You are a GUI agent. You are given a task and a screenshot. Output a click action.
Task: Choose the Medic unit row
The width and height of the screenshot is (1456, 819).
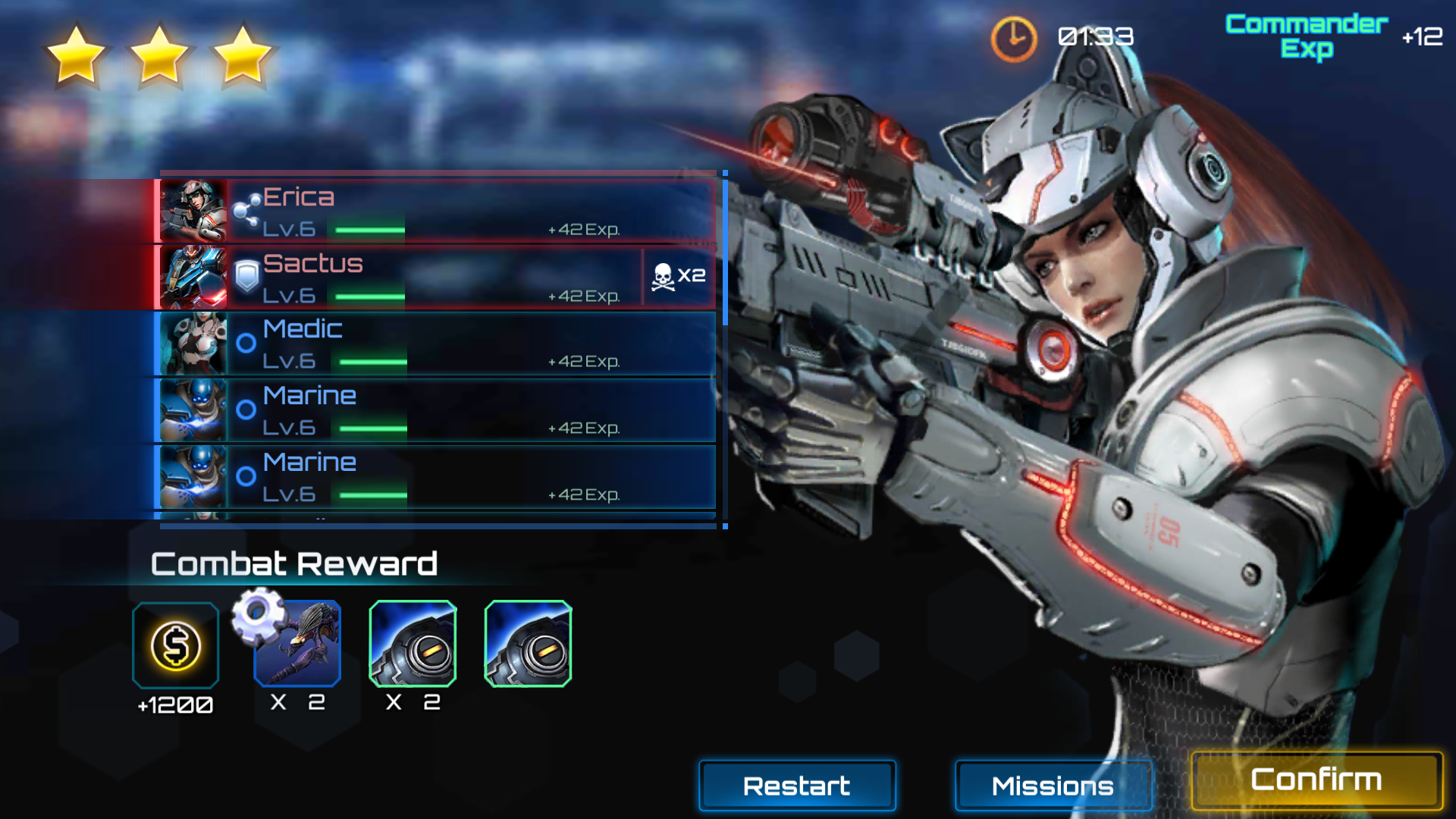(470, 344)
